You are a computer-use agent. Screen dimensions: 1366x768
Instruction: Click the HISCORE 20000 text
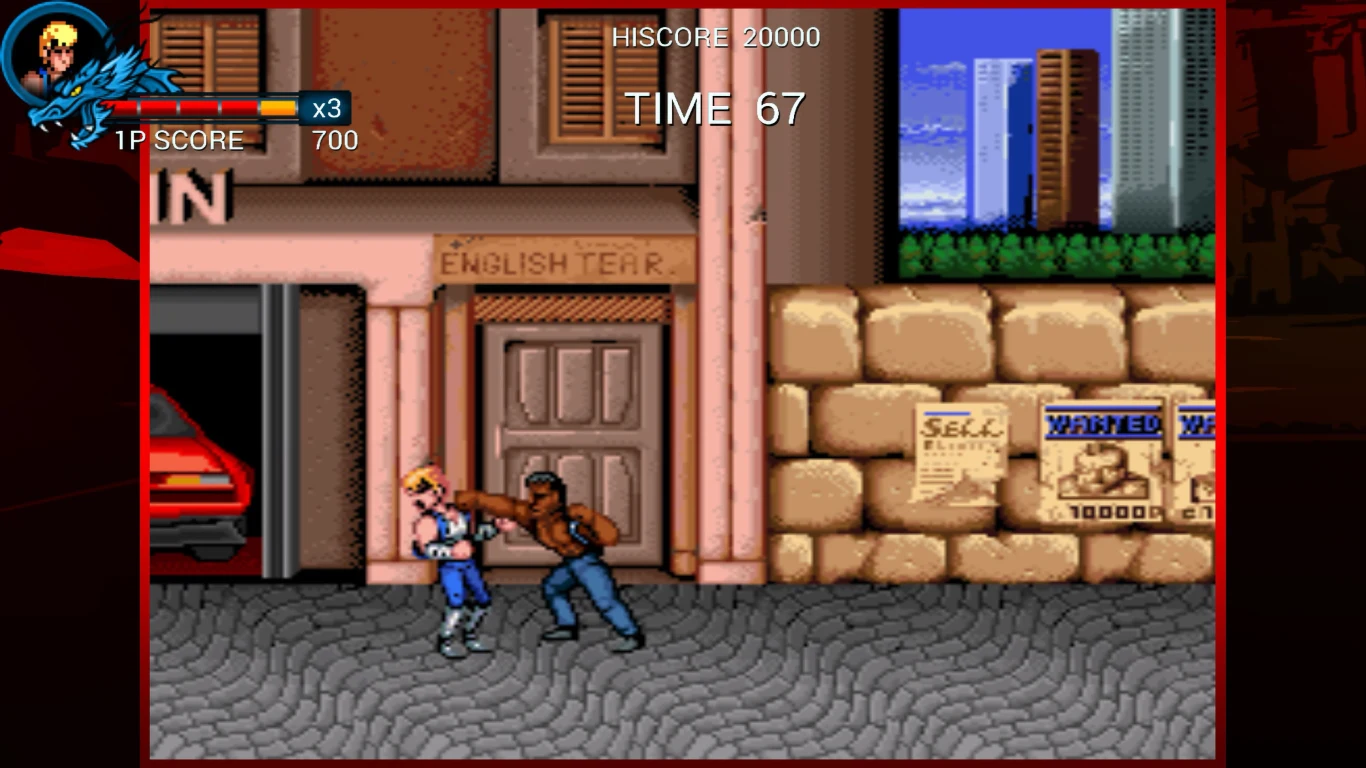click(716, 37)
